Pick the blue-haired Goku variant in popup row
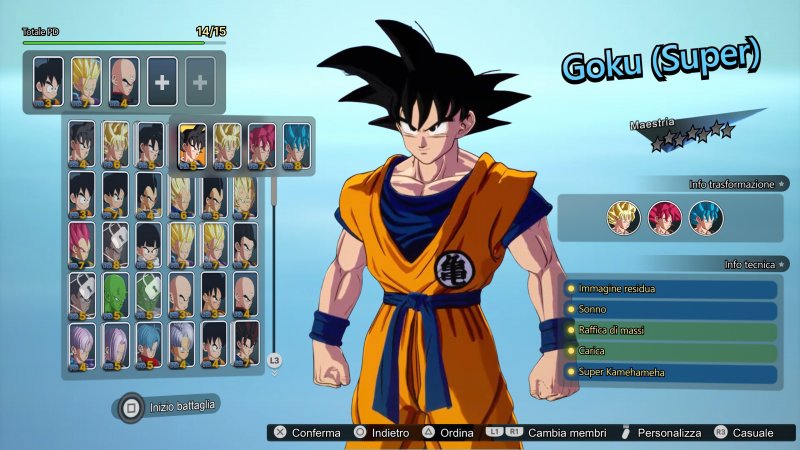The width and height of the screenshot is (800, 450). [295, 144]
